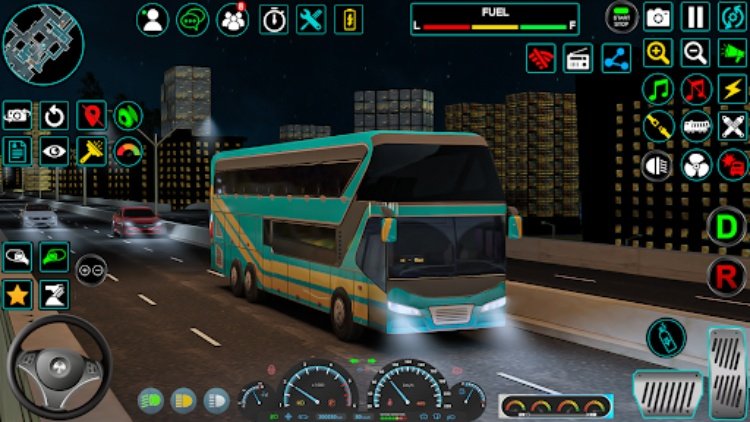Open the radio

pos(578,58)
